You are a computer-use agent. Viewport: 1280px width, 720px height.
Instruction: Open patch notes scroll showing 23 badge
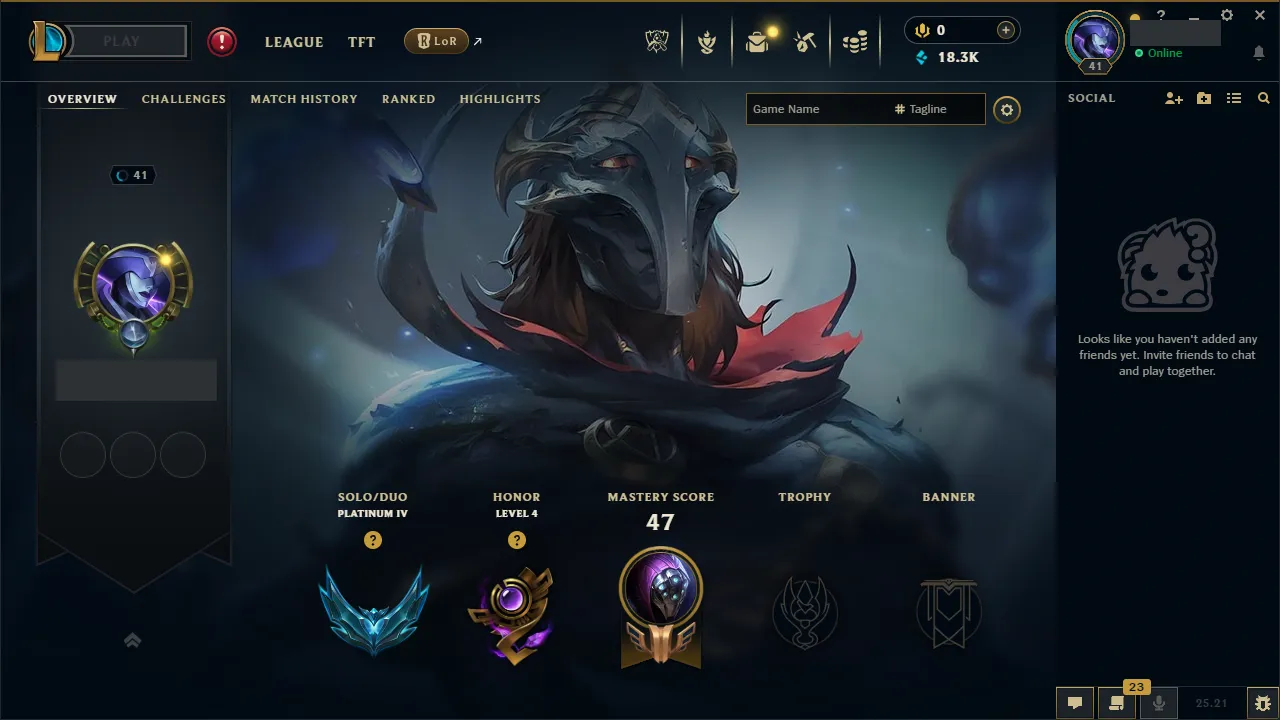tap(1117, 703)
